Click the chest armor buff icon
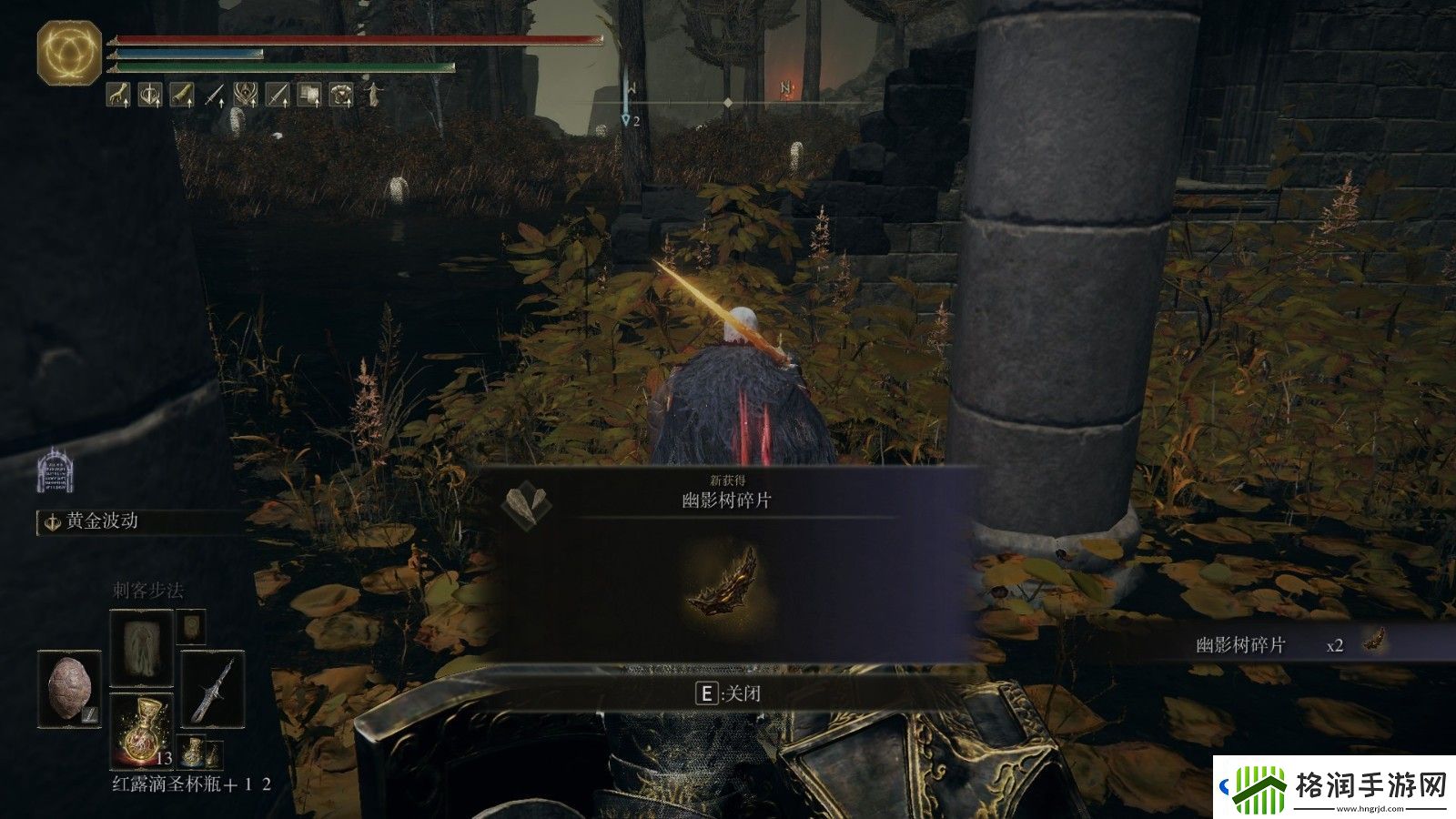The width and height of the screenshot is (1456, 819). (341, 94)
